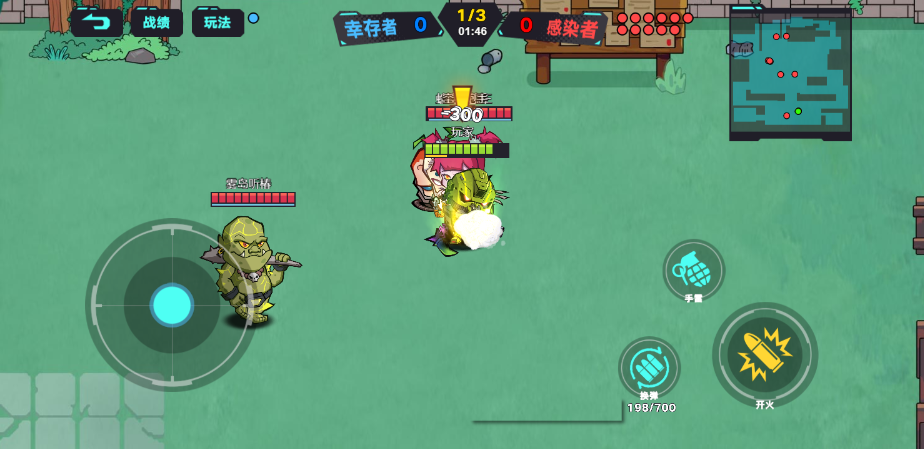Fire weapon with 开火 button
Viewport: 924px width, 449px height.
765,354
